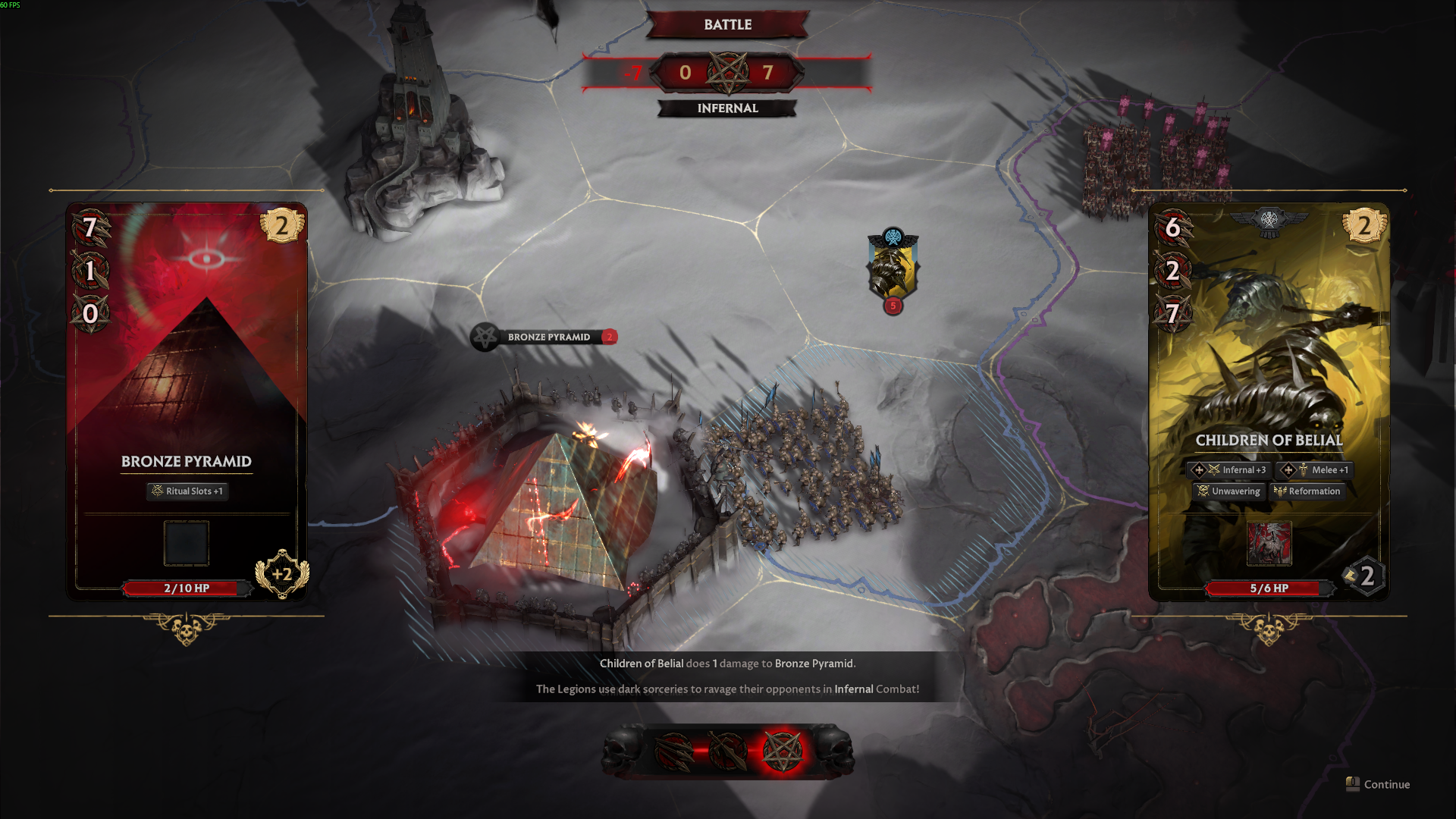Open Children of Belial's attached portrait thumbnail

coord(1269,543)
